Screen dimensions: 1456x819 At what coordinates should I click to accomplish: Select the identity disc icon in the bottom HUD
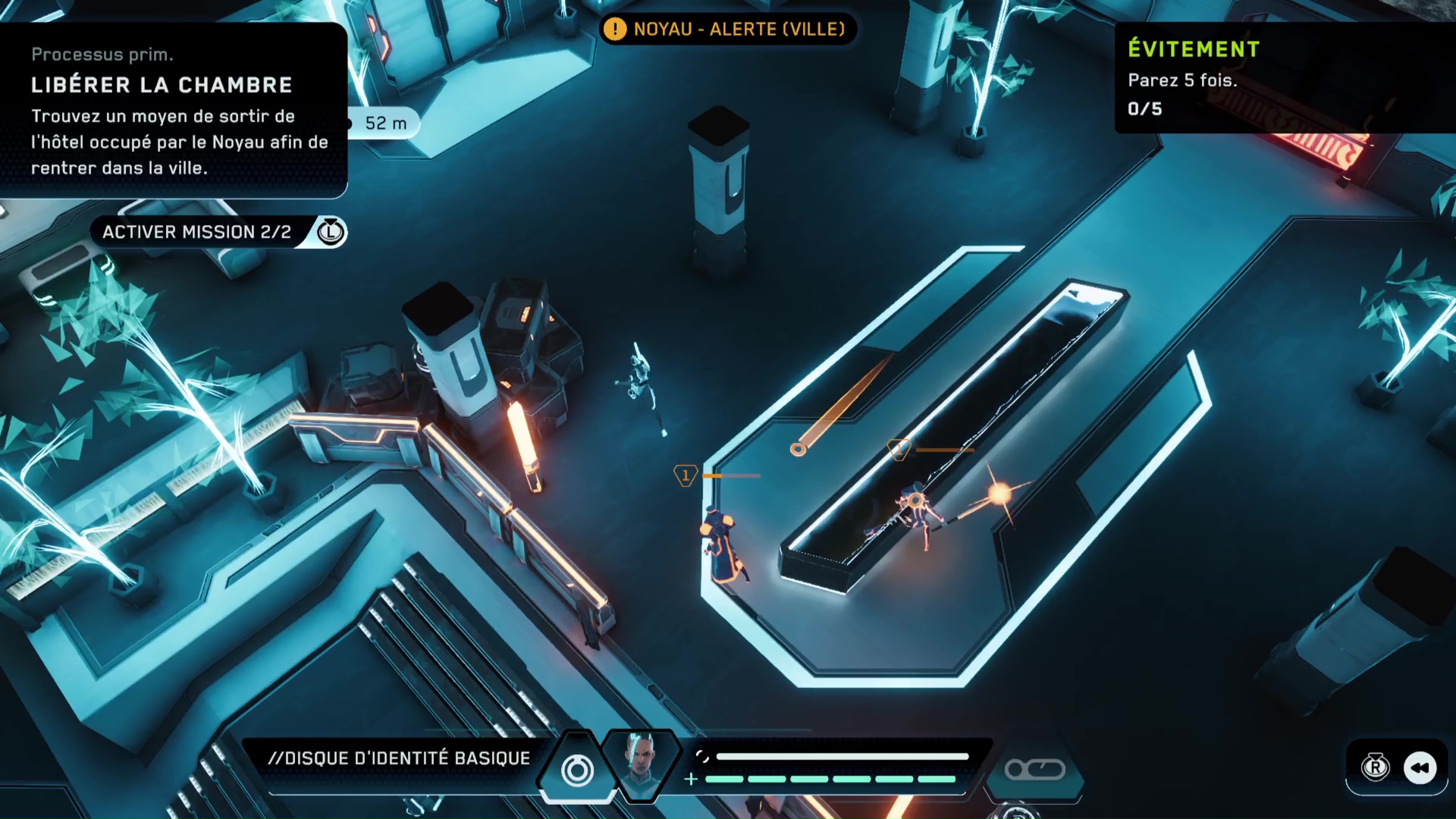(x=577, y=770)
